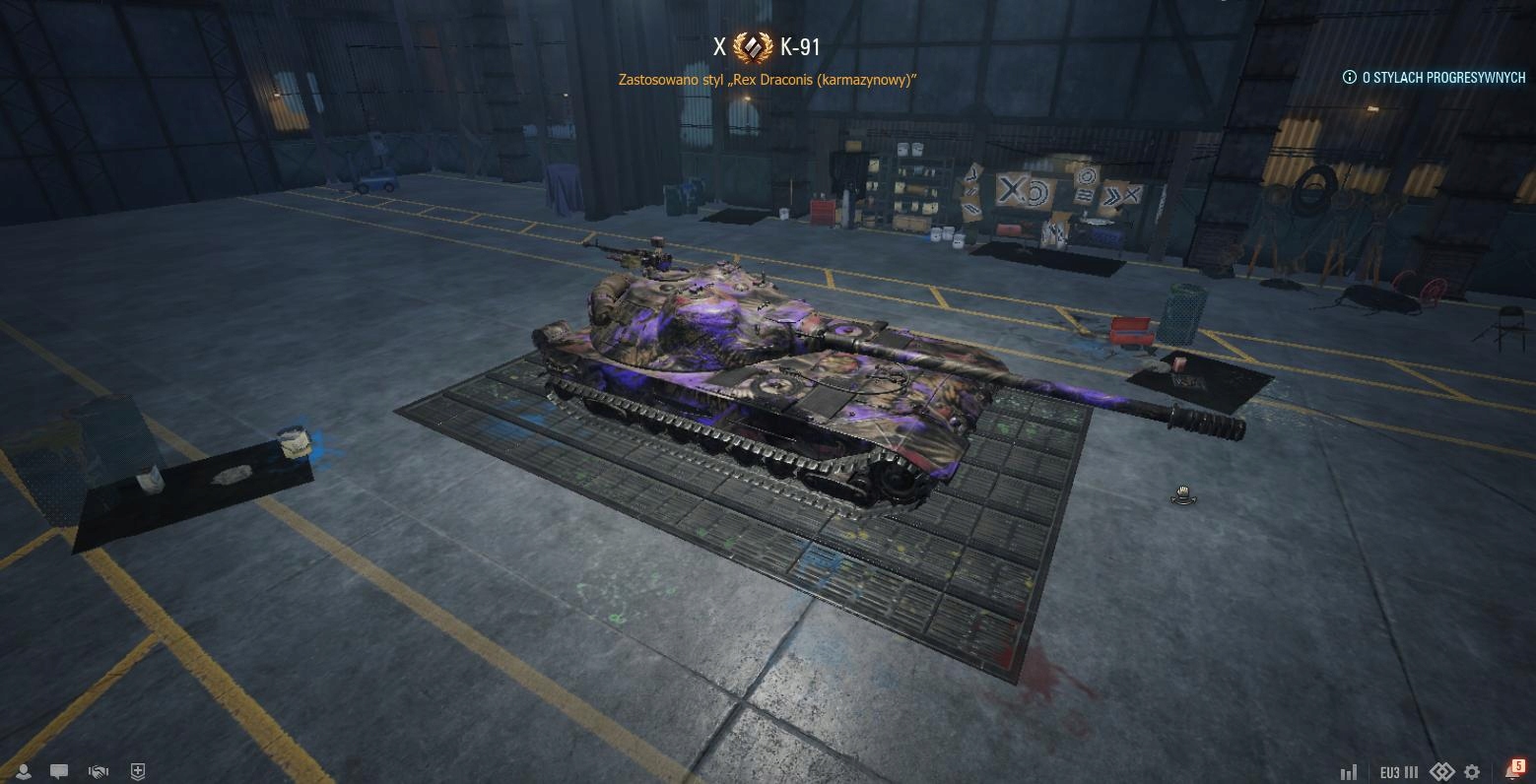Open the notification bell with 5 alerts

(x=1513, y=770)
